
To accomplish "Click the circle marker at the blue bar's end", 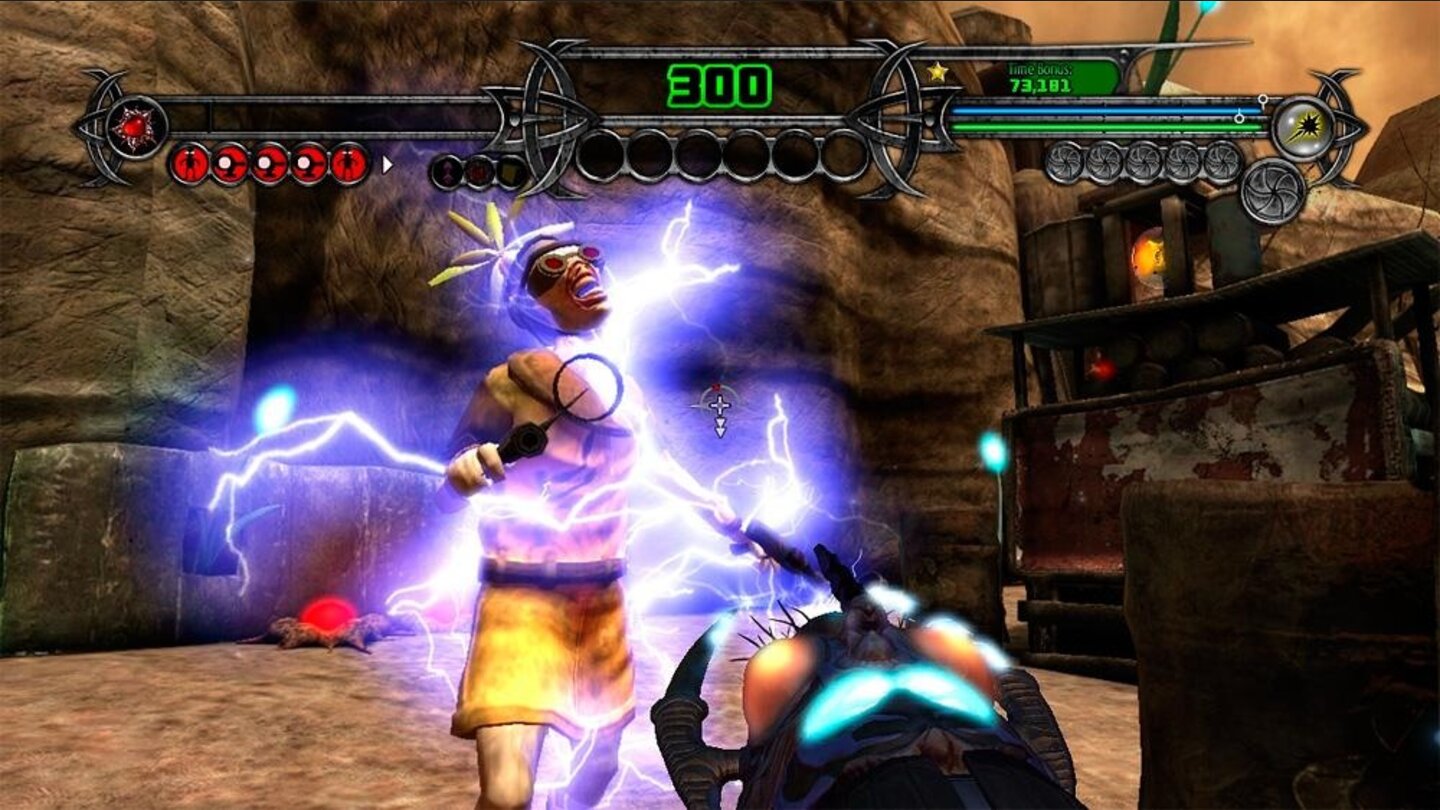I will click(x=1263, y=100).
